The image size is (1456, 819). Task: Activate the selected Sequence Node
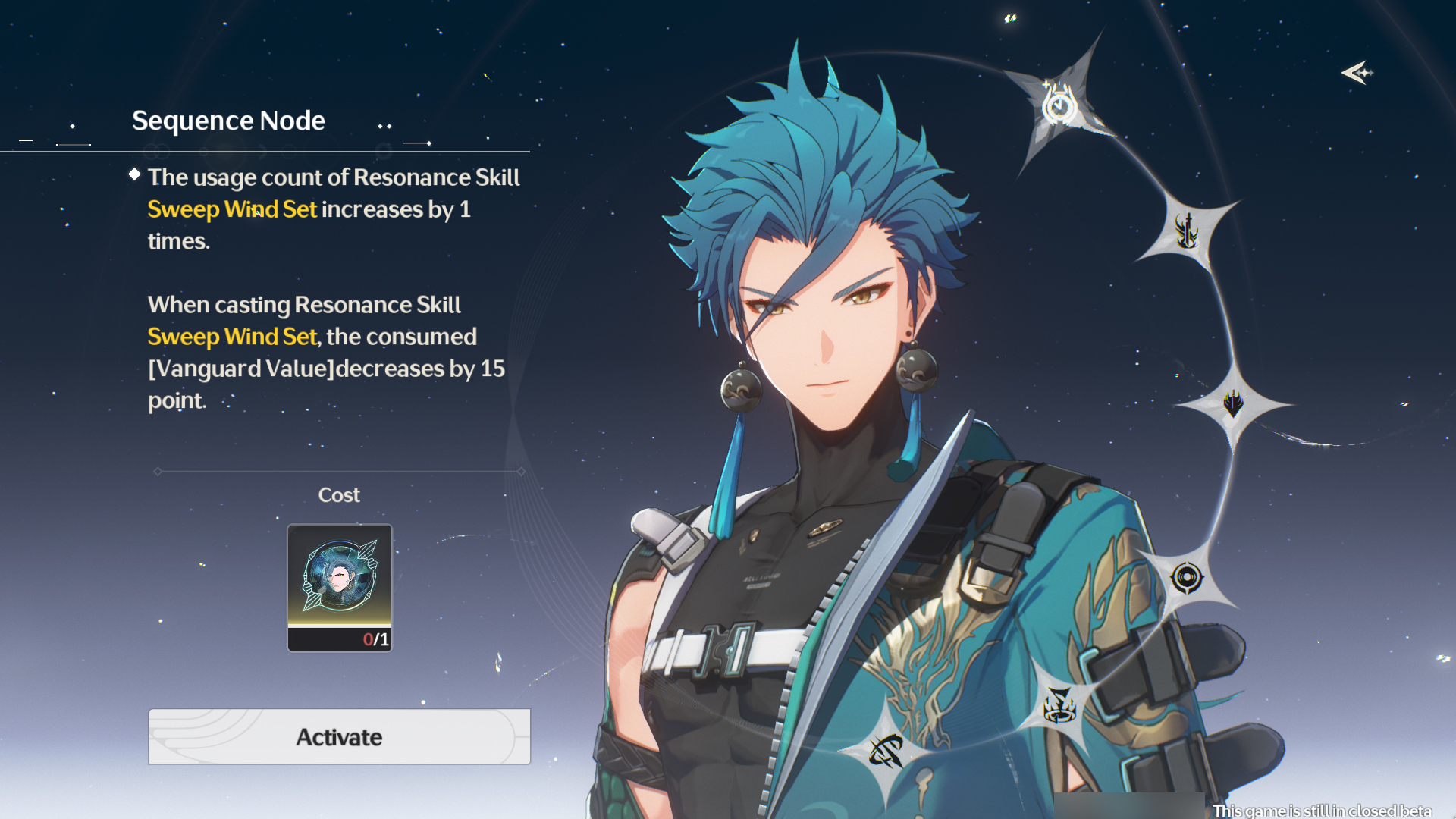(x=339, y=737)
